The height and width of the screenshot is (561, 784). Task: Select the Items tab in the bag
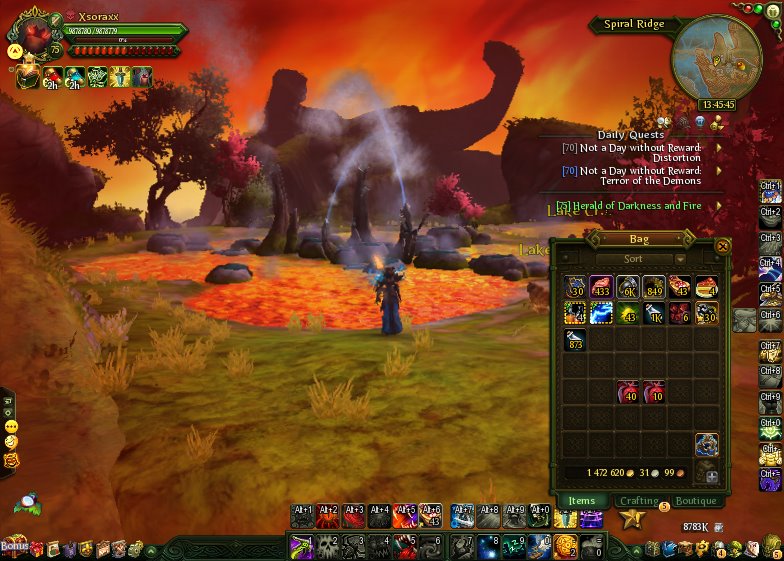tap(581, 500)
